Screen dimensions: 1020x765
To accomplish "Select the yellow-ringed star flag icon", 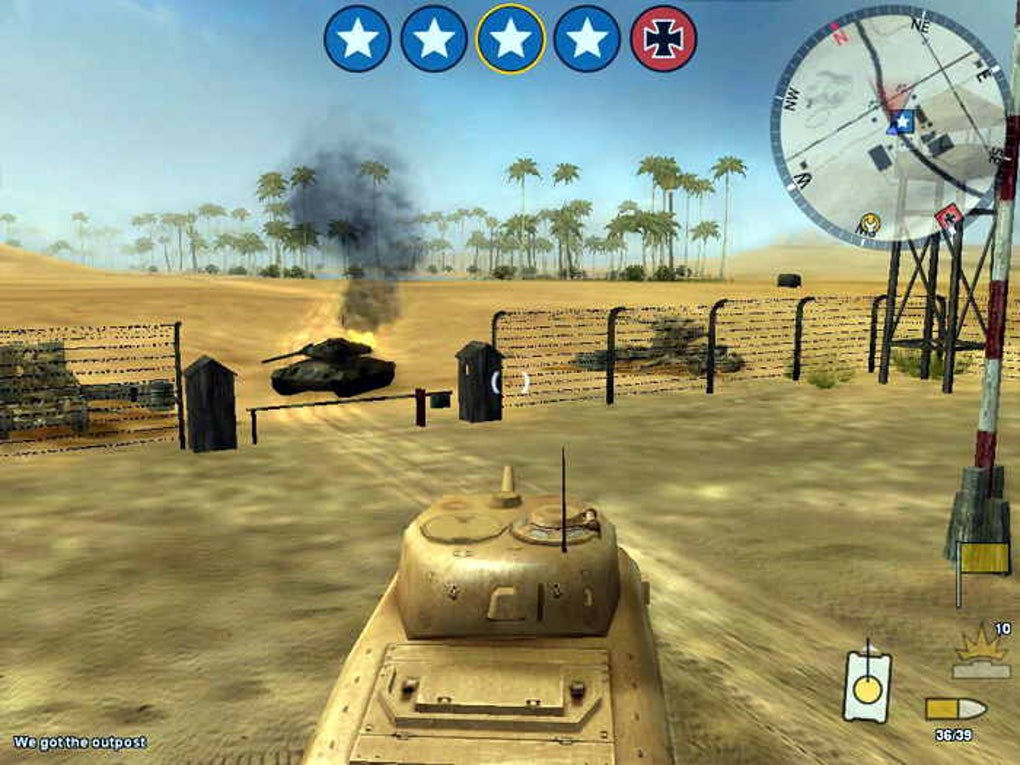I will (511, 39).
